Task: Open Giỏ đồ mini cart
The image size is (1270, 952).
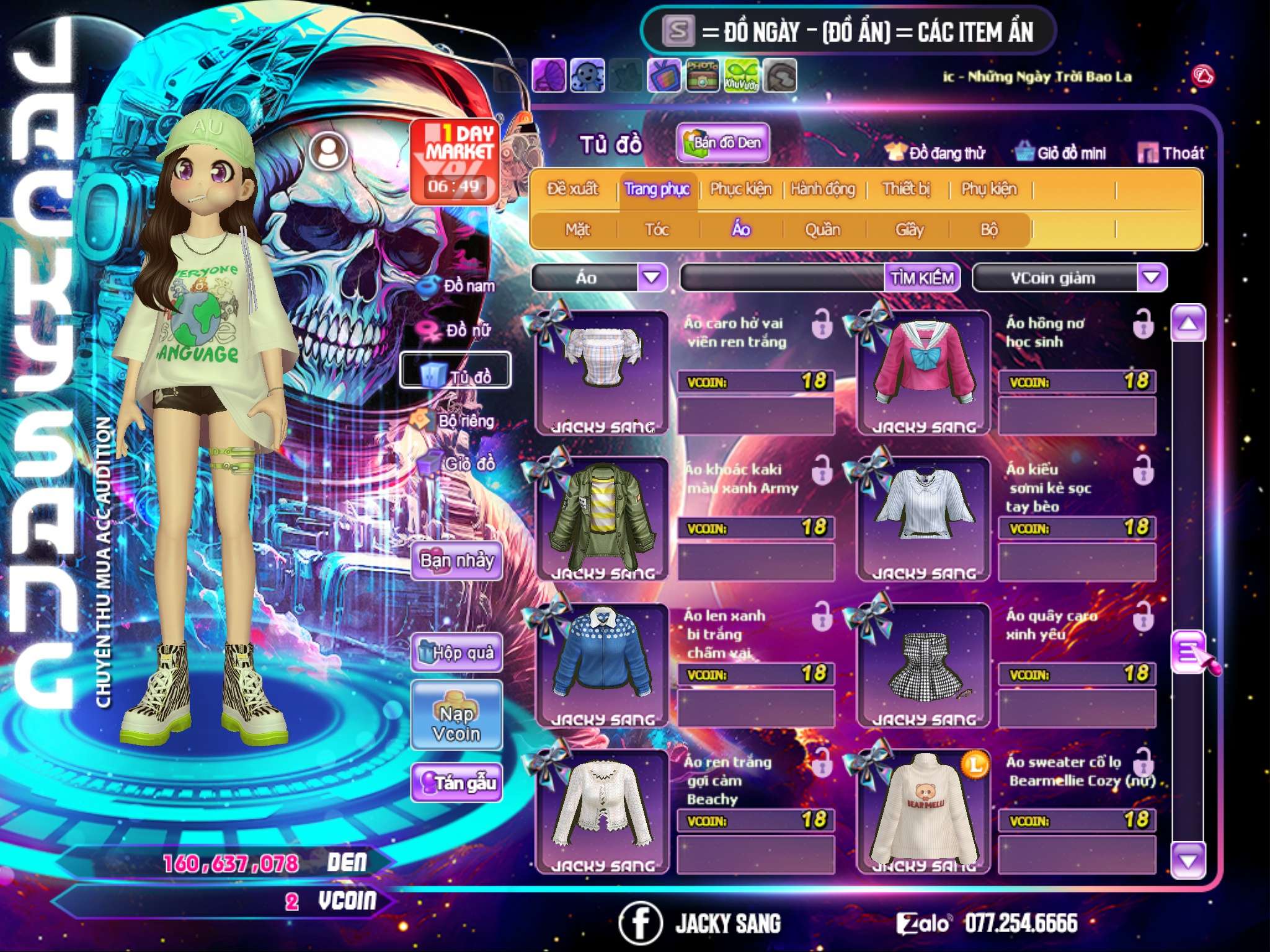Action: point(1062,153)
